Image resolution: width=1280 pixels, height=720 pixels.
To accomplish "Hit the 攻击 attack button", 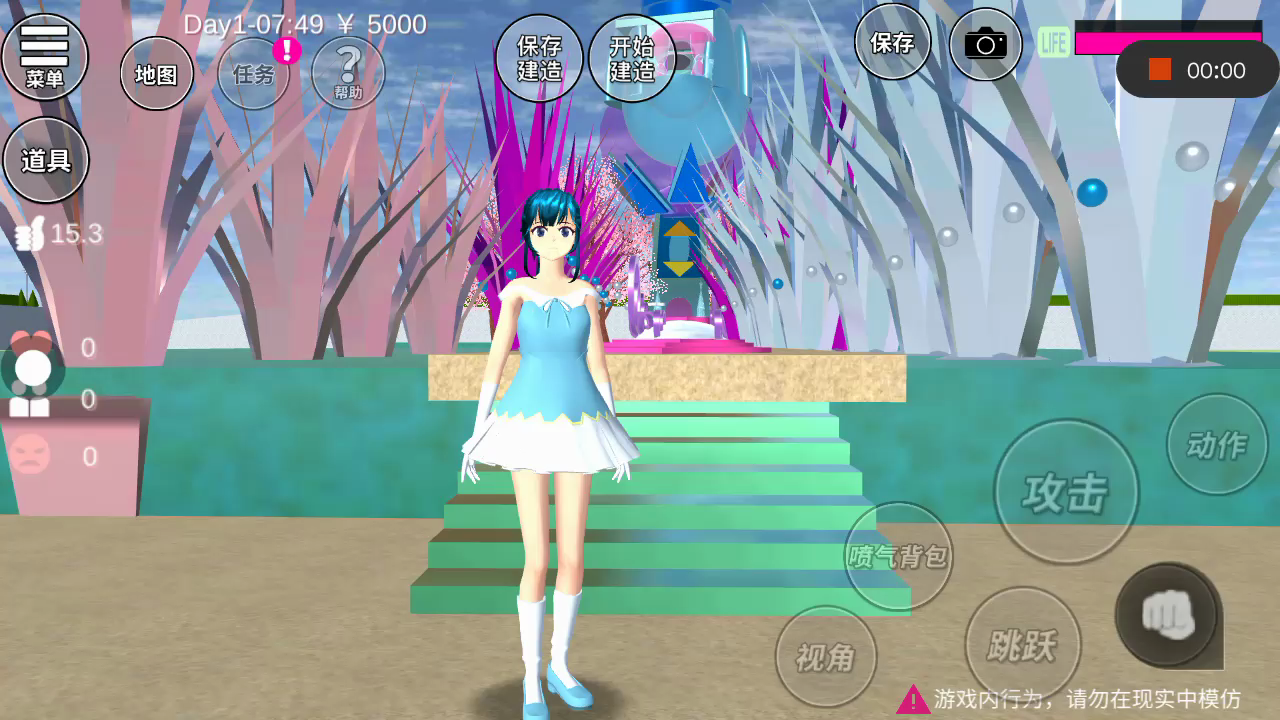I will tap(1066, 492).
